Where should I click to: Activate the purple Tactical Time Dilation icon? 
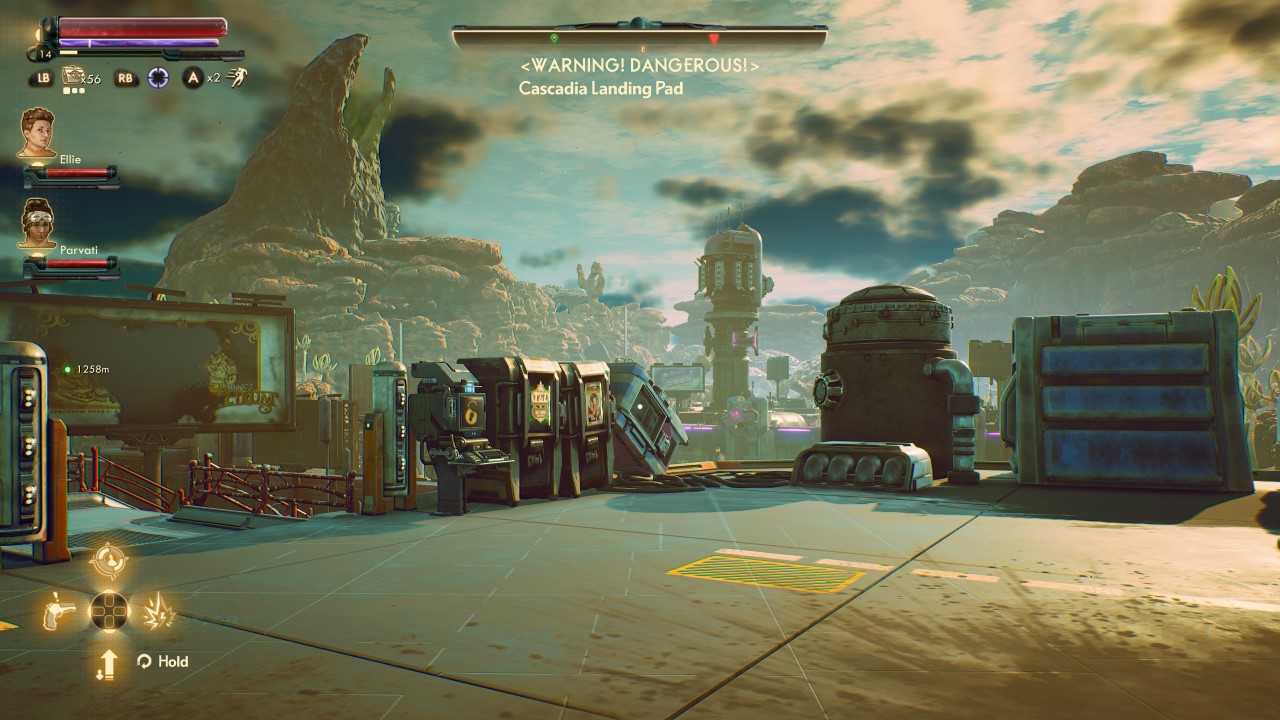158,77
